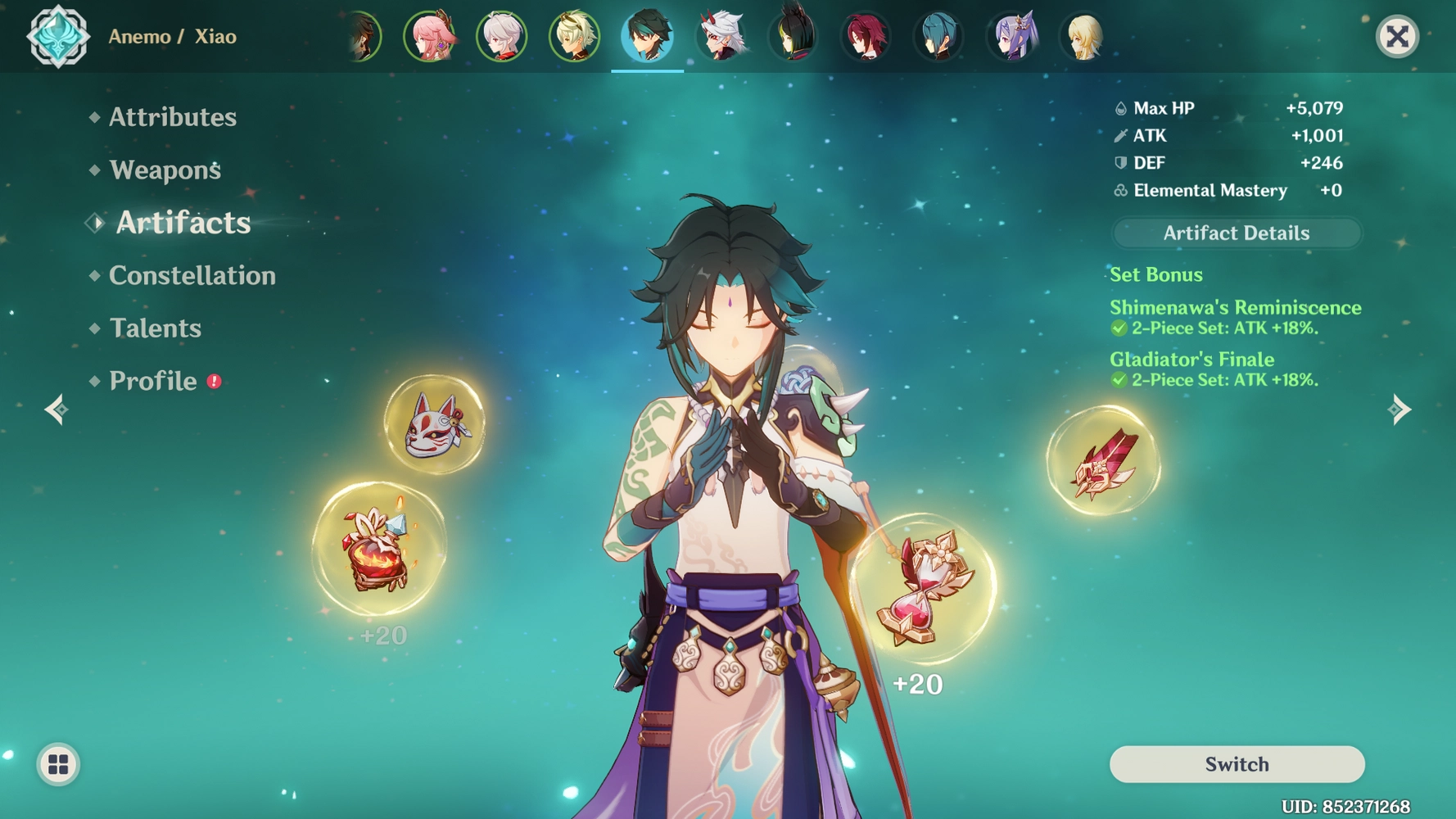Click the crimson plume artifact
The image size is (1456, 819).
click(x=1101, y=461)
